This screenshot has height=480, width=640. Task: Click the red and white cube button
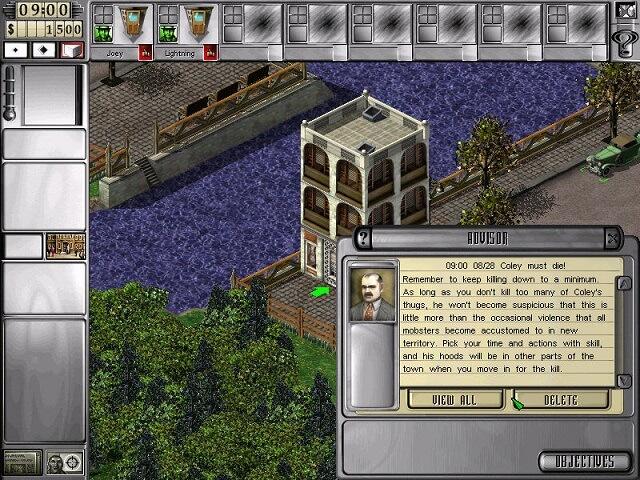[x=71, y=49]
